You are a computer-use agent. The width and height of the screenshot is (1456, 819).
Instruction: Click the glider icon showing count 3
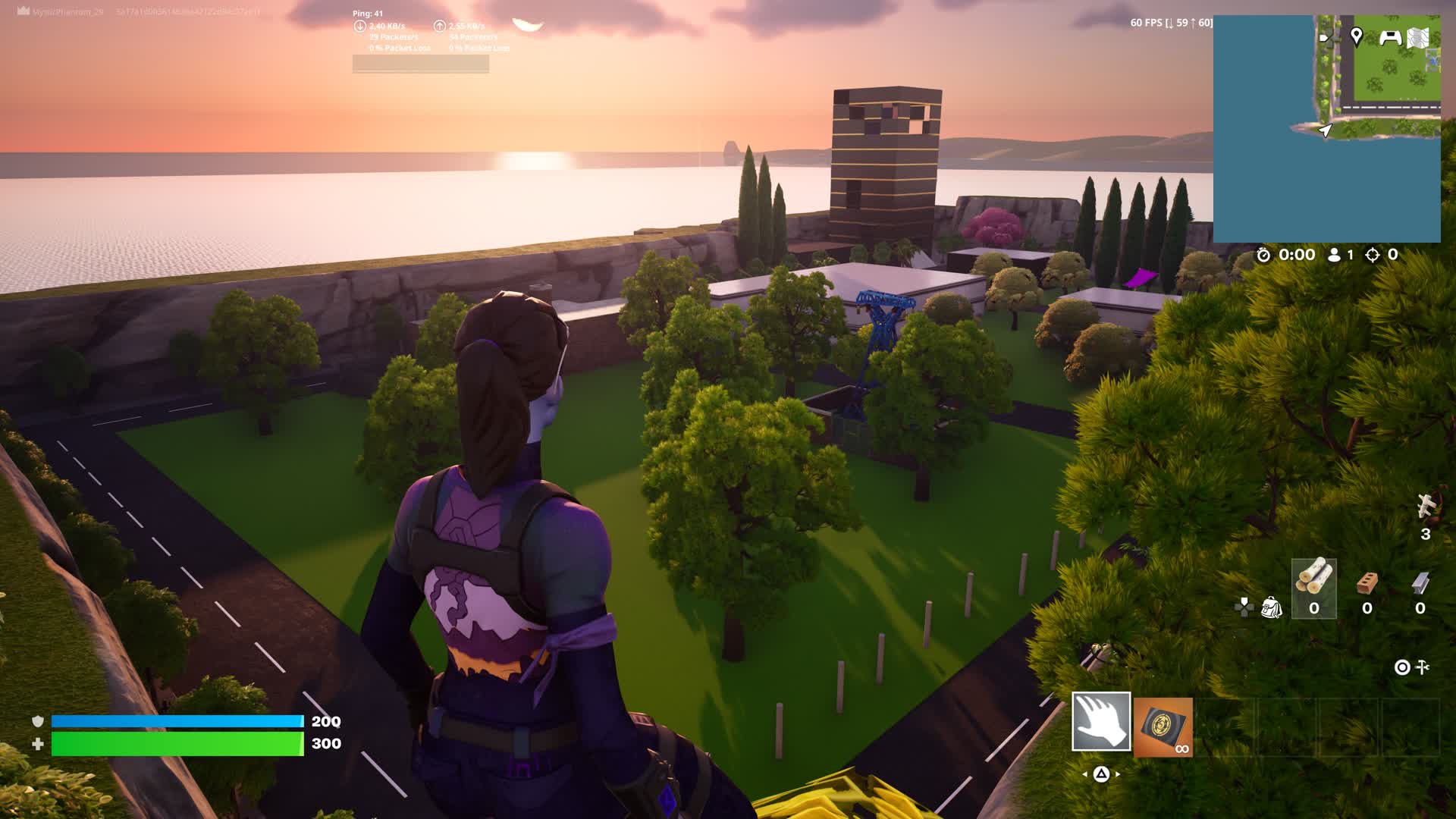pyautogui.click(x=1426, y=504)
